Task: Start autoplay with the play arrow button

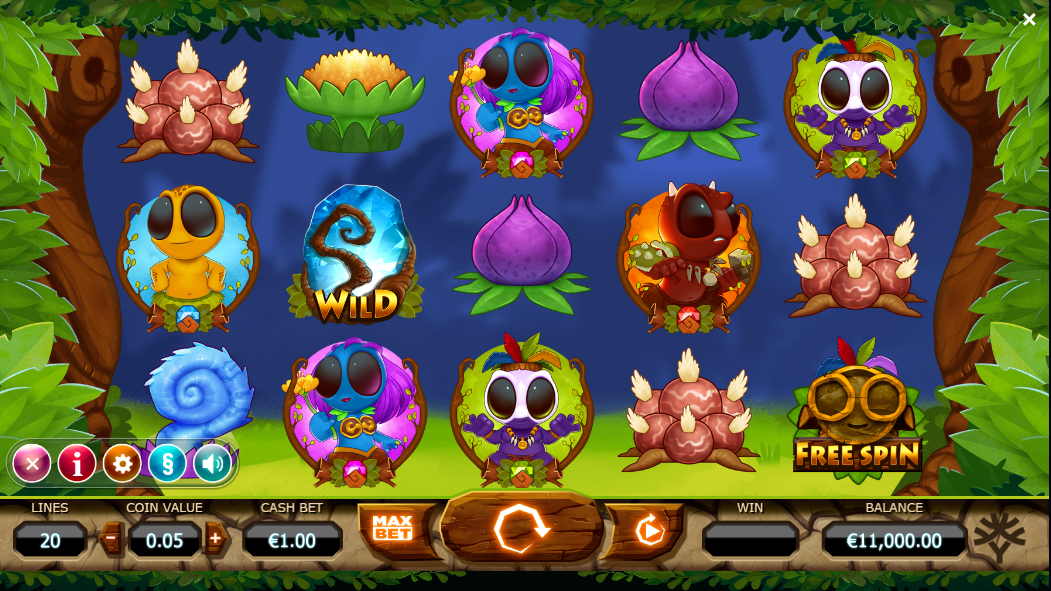Action: click(649, 529)
